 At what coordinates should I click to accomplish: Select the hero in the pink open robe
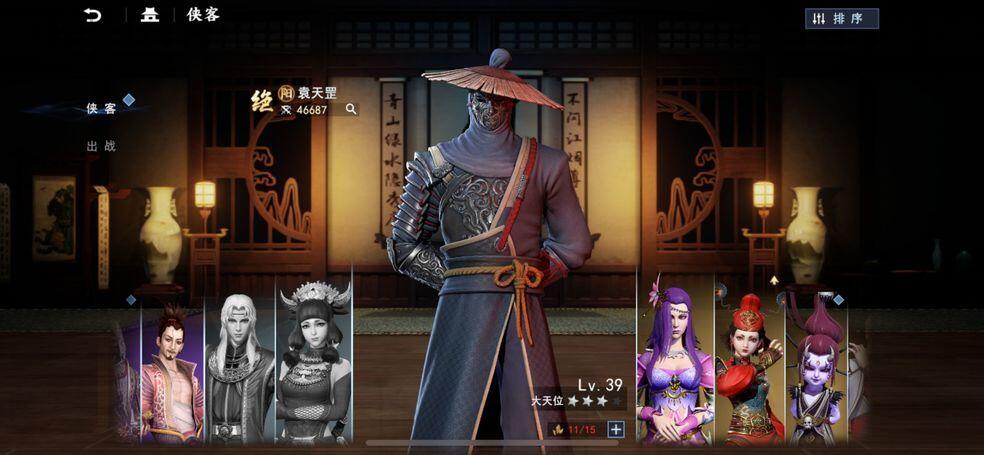(x=172, y=372)
